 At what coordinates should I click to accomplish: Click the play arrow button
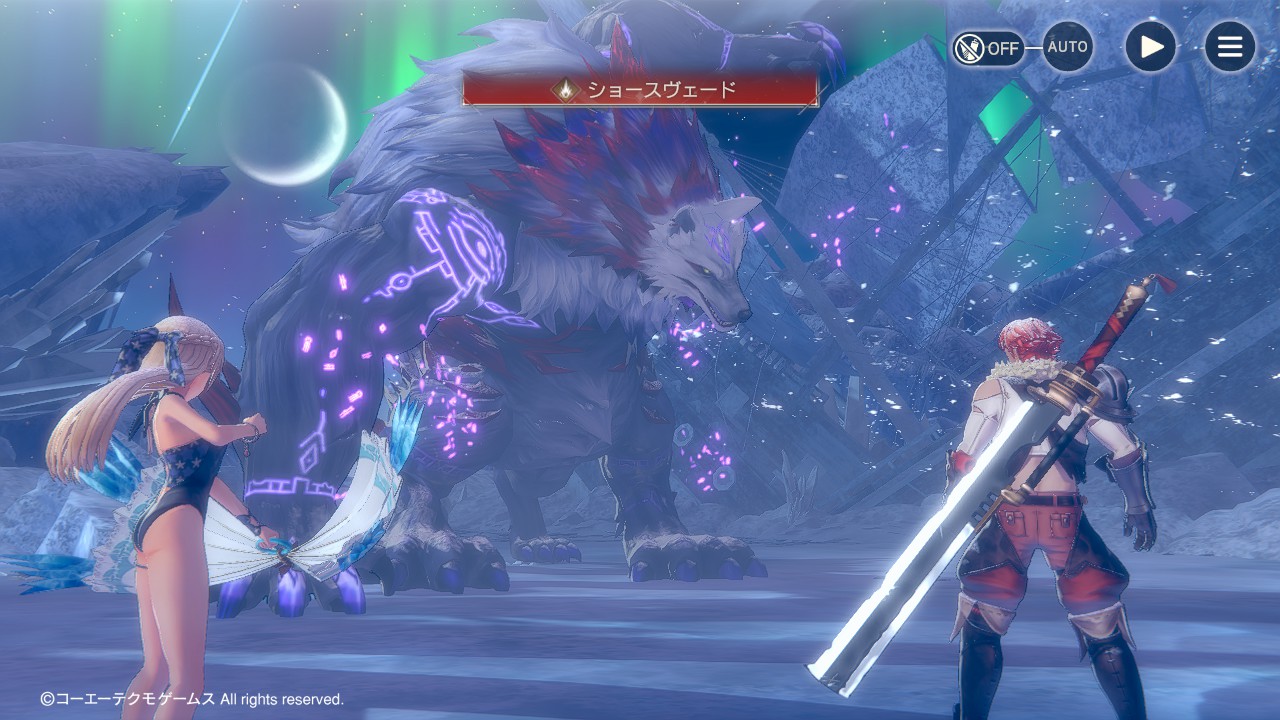pyautogui.click(x=1150, y=47)
